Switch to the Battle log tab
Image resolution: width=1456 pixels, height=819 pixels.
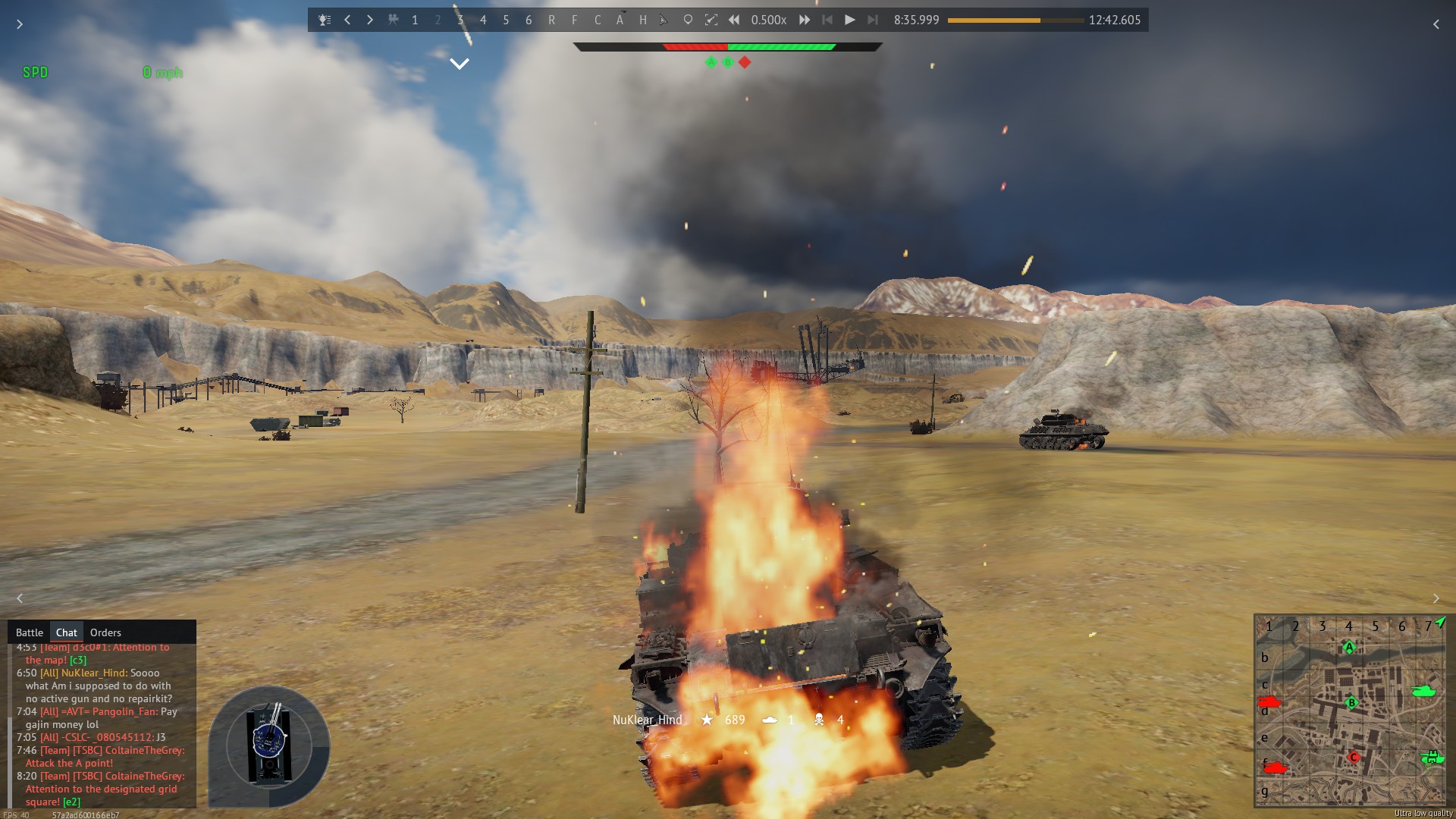(30, 632)
